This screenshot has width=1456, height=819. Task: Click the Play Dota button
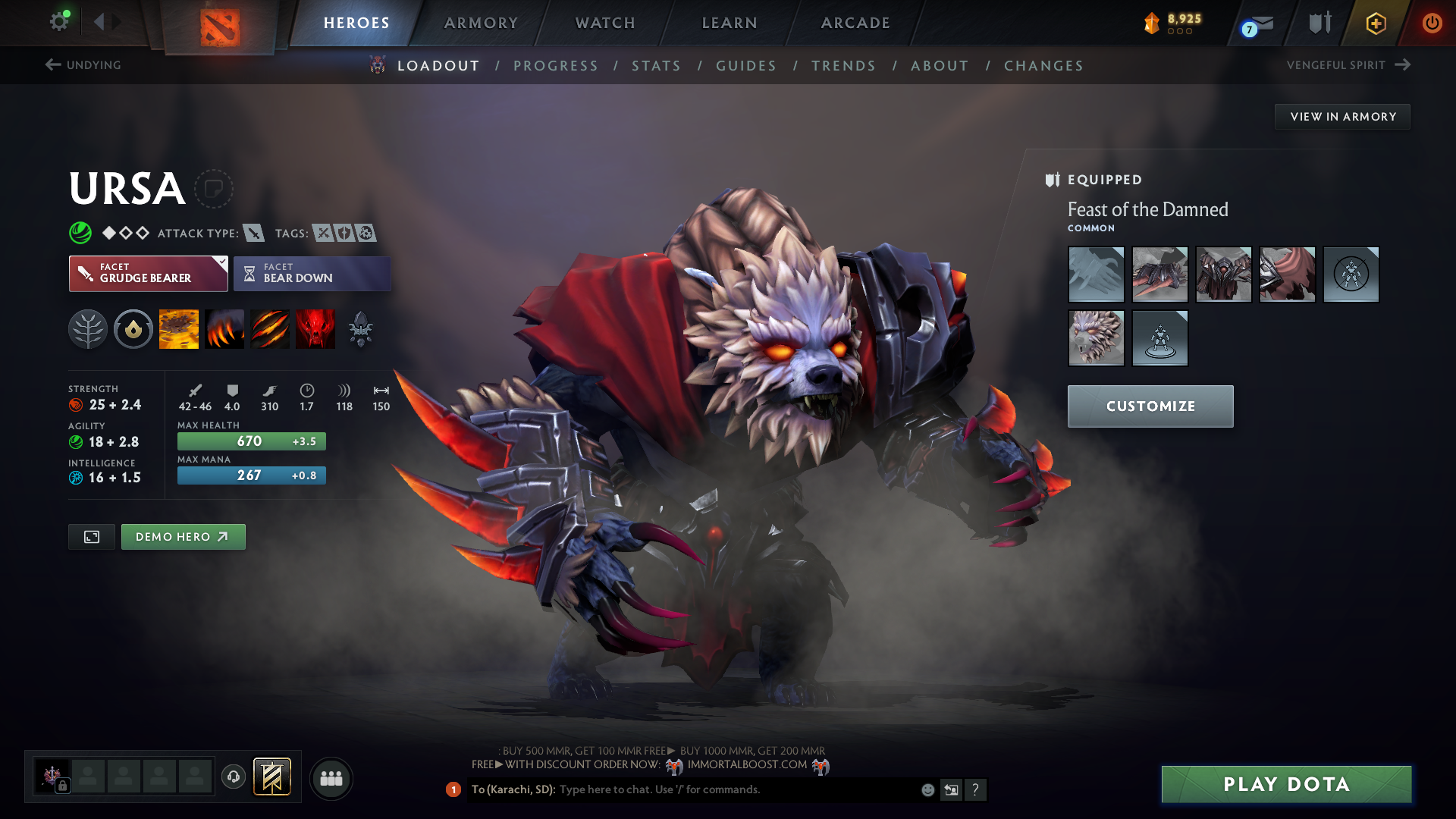click(x=1286, y=784)
